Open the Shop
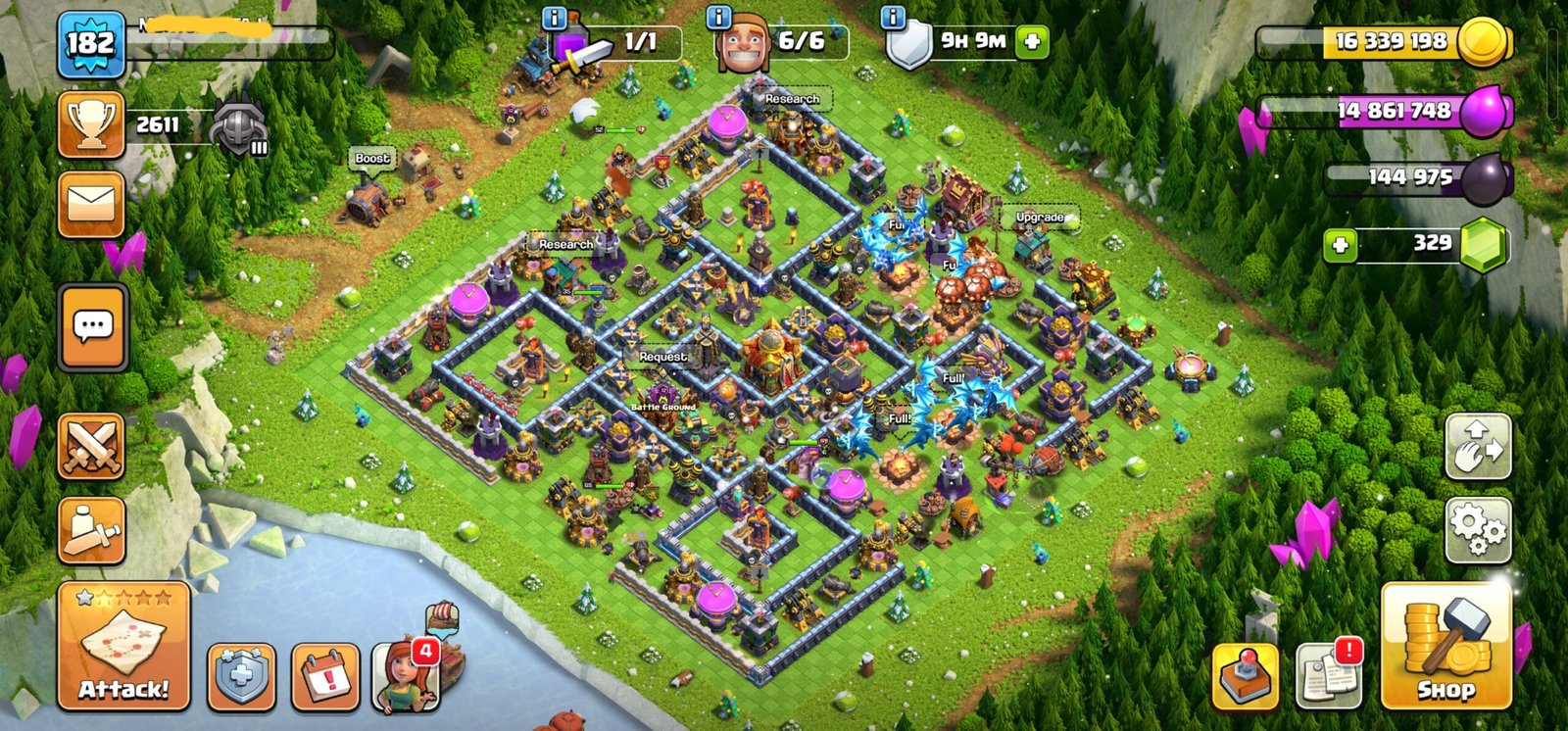This screenshot has height=731, width=1568. 1445,649
